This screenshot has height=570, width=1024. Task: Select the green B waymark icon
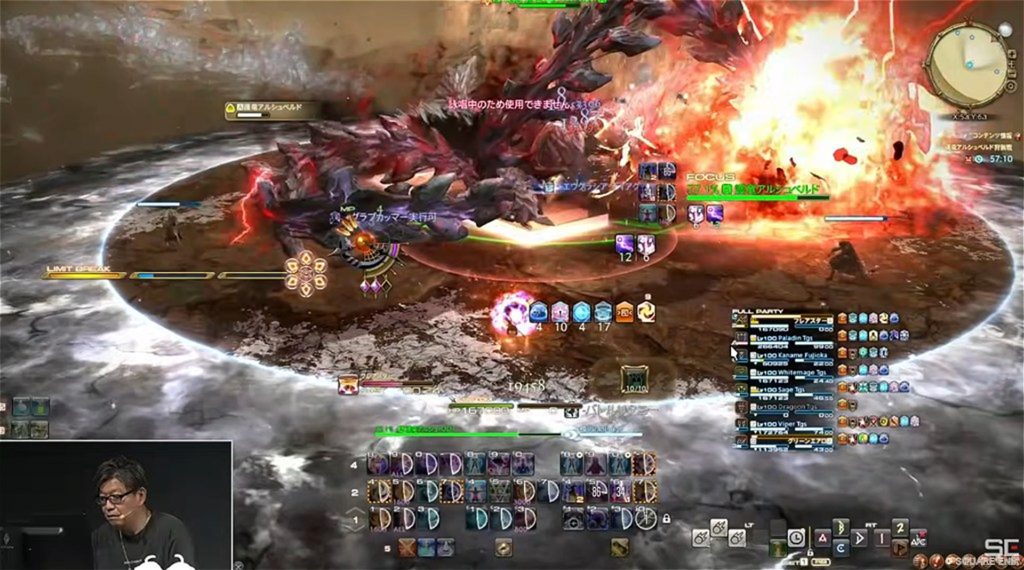(x=841, y=526)
